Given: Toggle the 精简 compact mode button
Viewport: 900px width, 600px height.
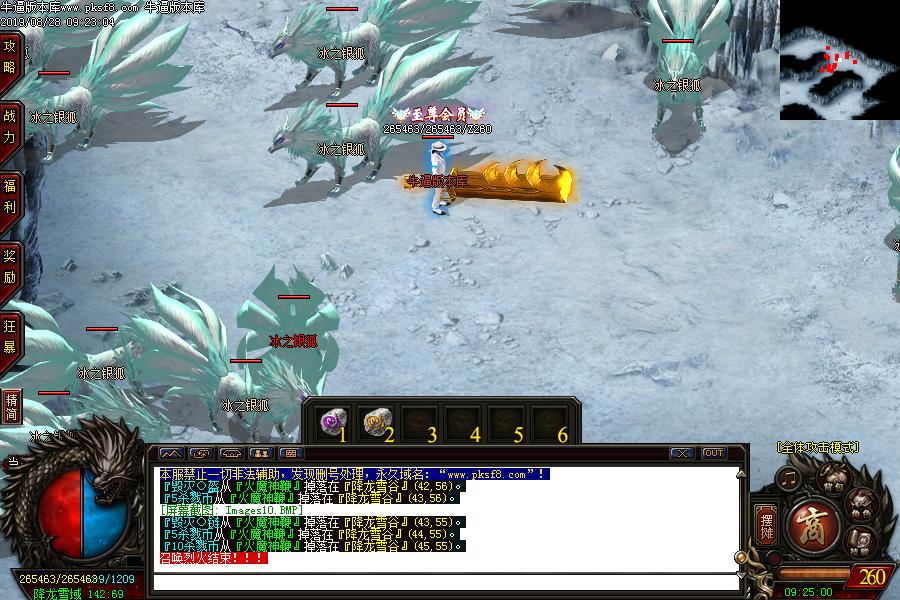Looking at the screenshot, I should (11, 404).
